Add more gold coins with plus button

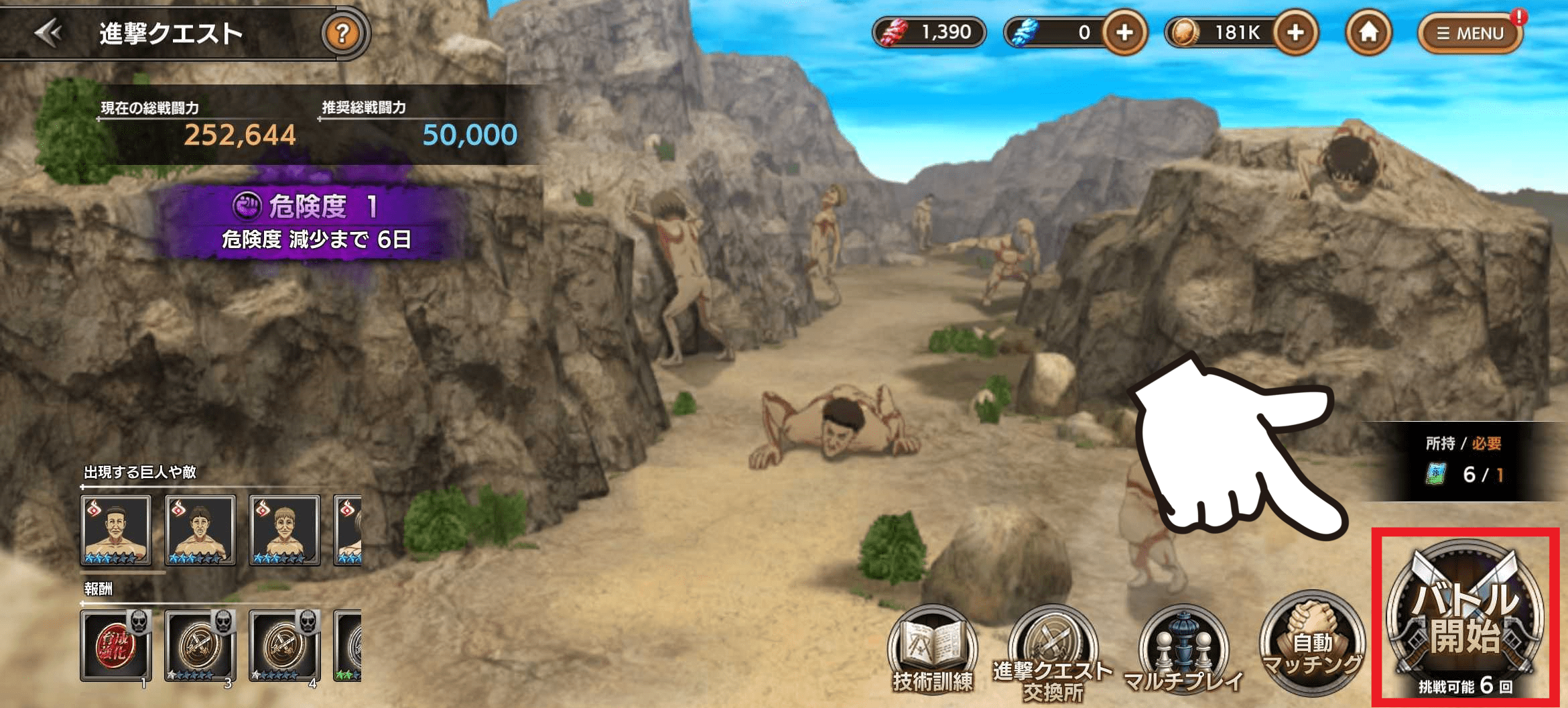[x=1295, y=32]
